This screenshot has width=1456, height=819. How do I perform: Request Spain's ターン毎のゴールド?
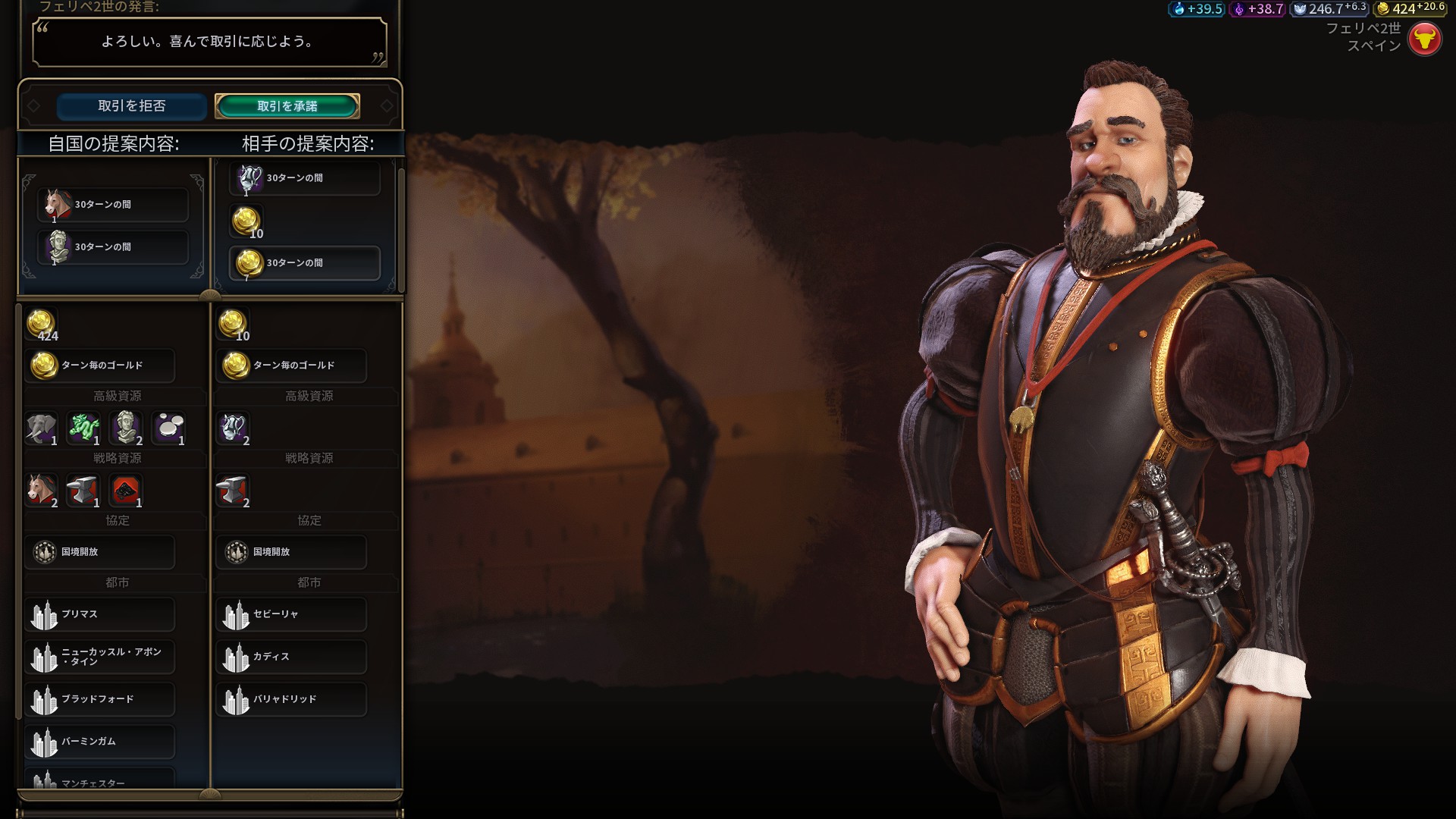pyautogui.click(x=292, y=366)
